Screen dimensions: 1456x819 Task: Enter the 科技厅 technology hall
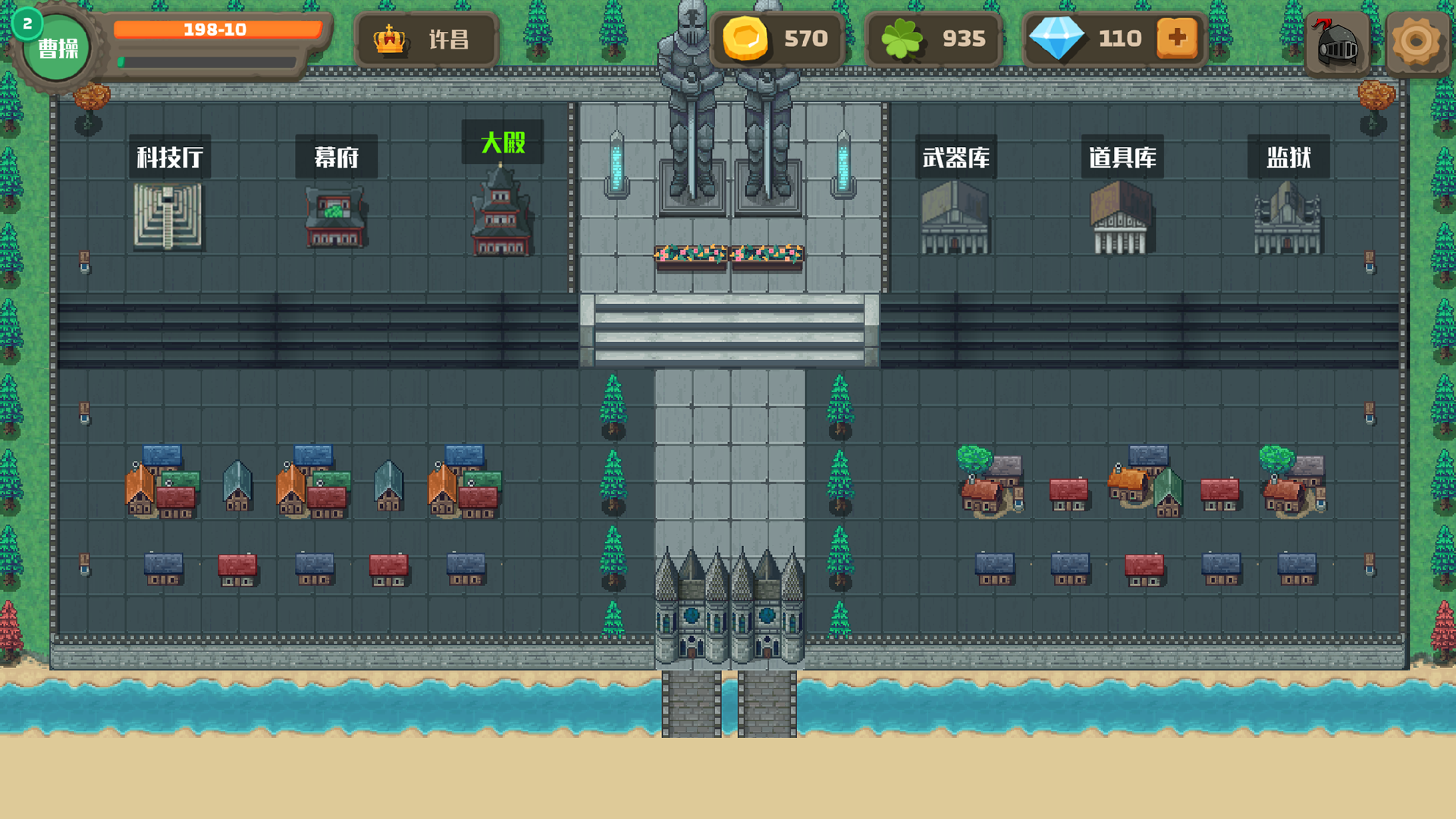168,216
